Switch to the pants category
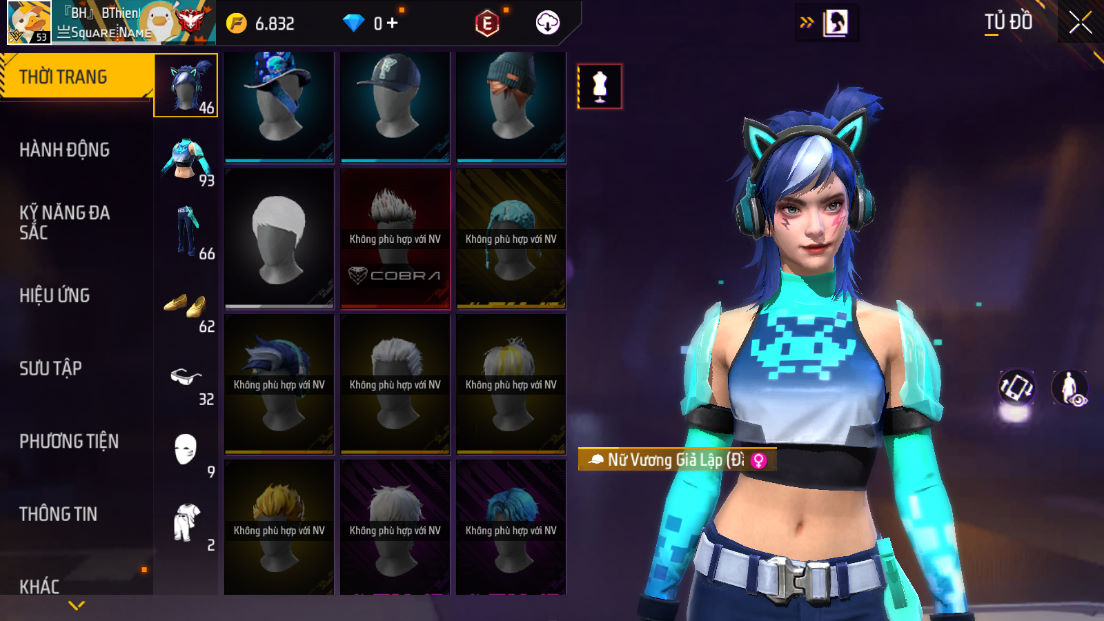Image resolution: width=1104 pixels, height=621 pixels. [186, 231]
